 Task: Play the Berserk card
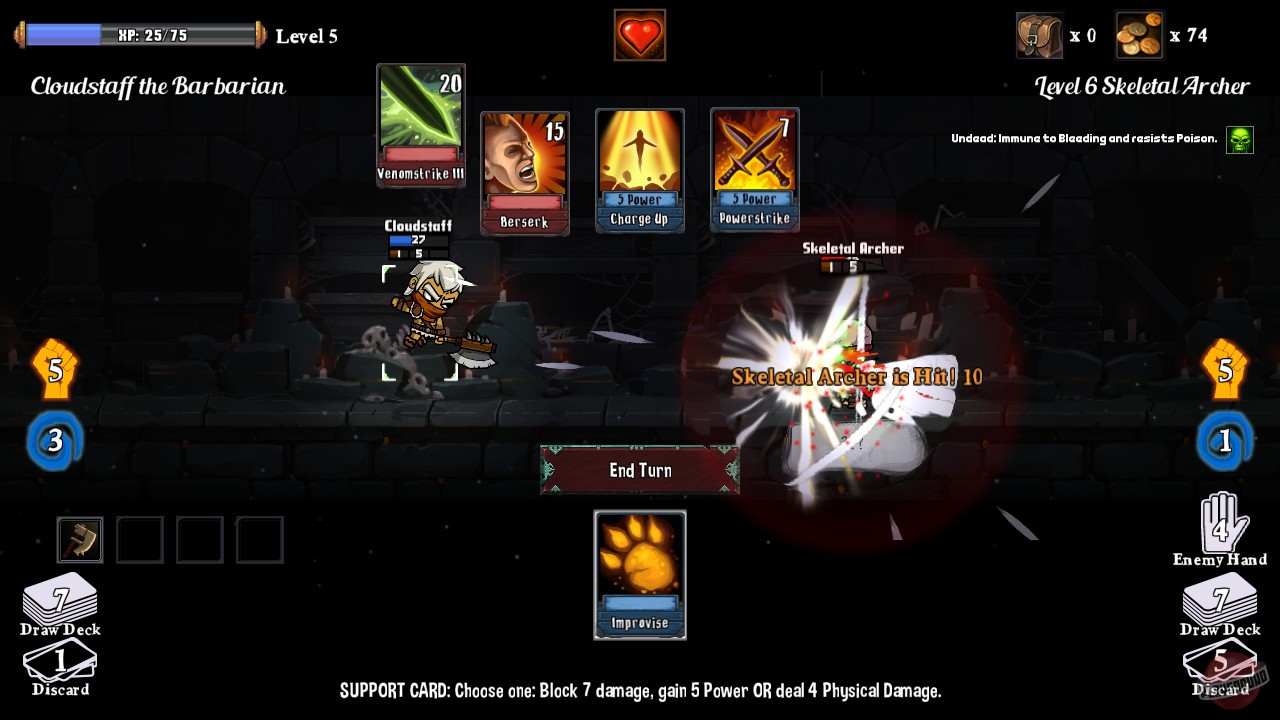[x=524, y=170]
